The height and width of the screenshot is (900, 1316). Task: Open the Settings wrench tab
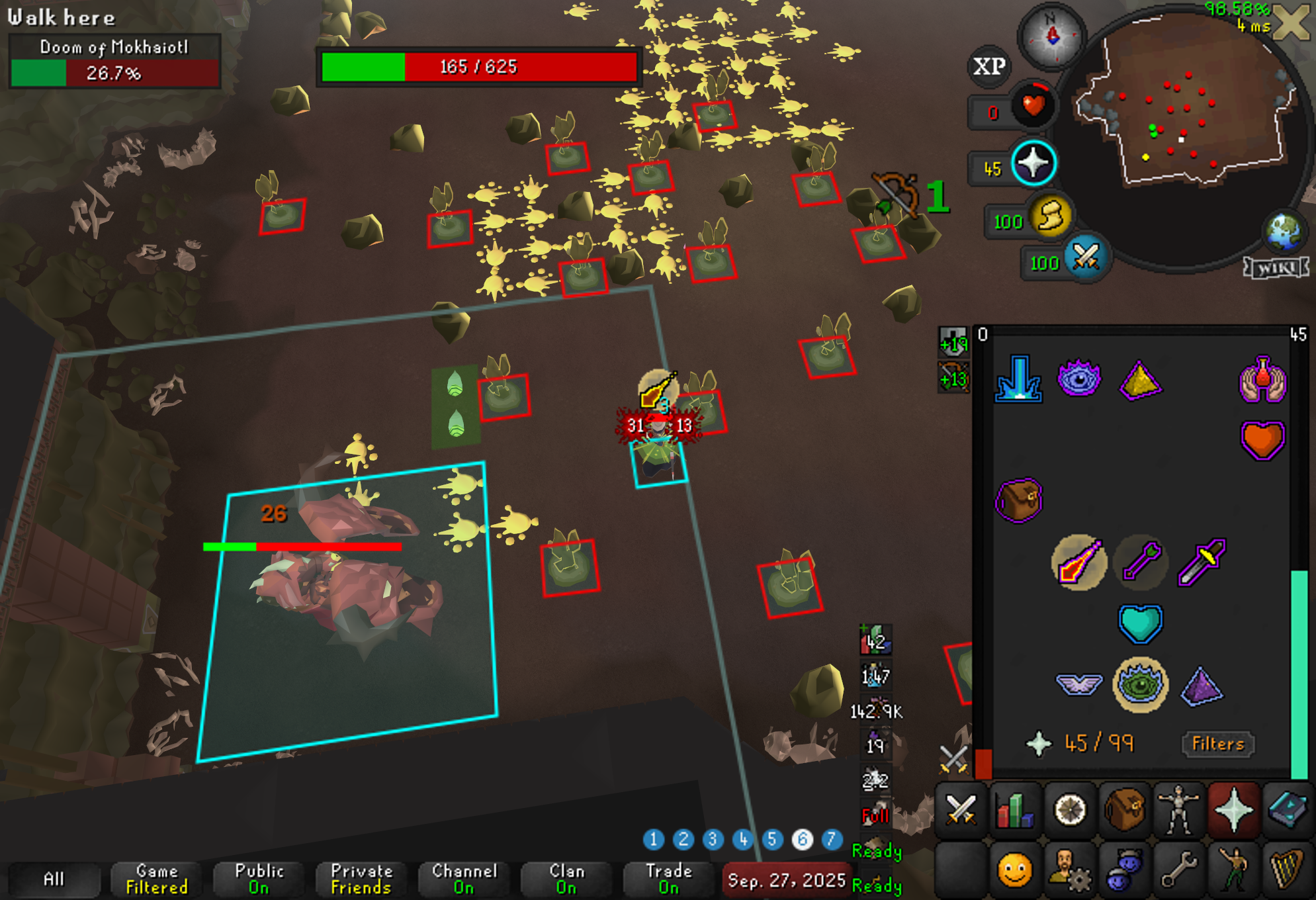click(1178, 870)
